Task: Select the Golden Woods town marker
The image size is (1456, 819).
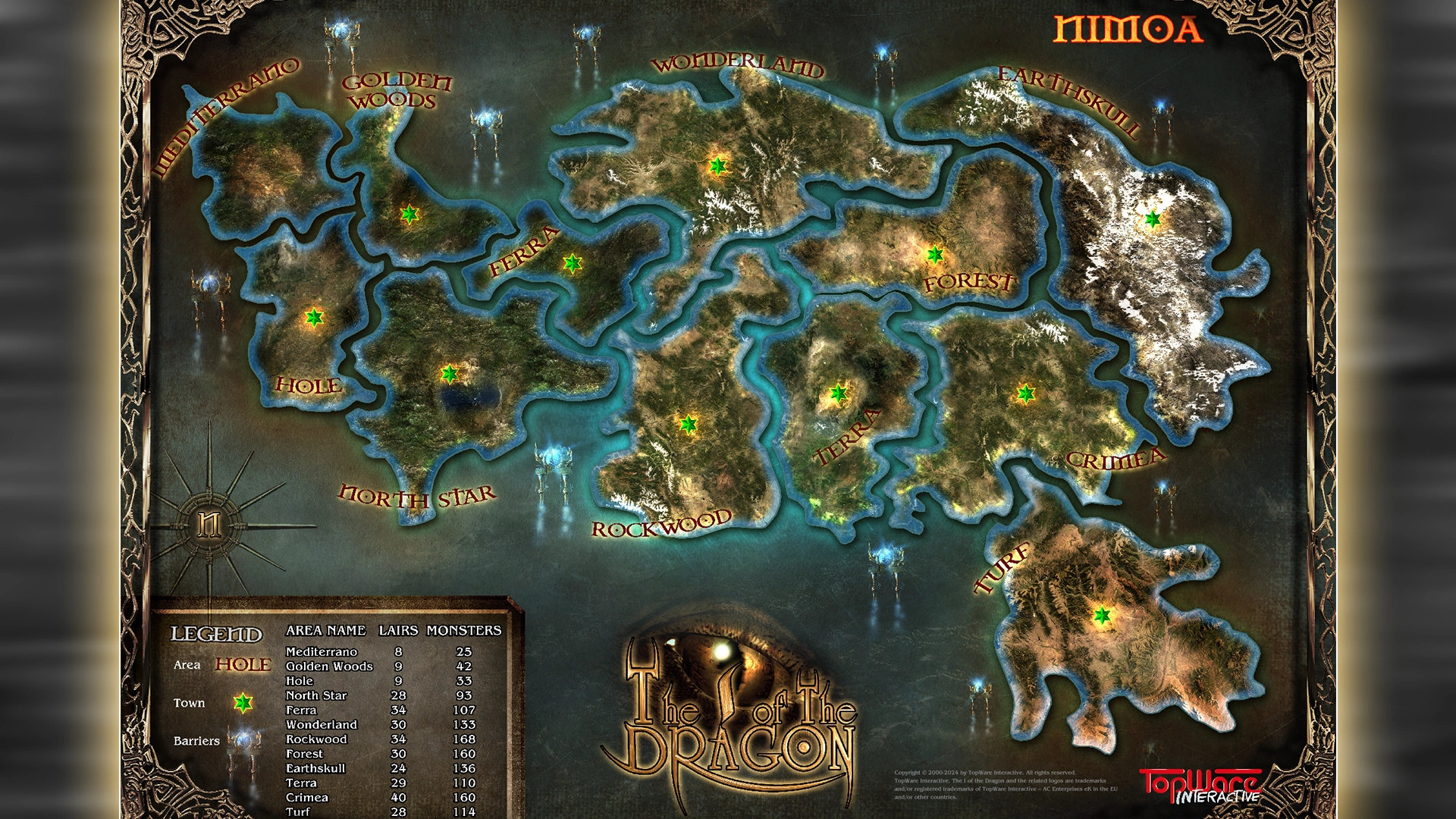Action: [x=409, y=215]
